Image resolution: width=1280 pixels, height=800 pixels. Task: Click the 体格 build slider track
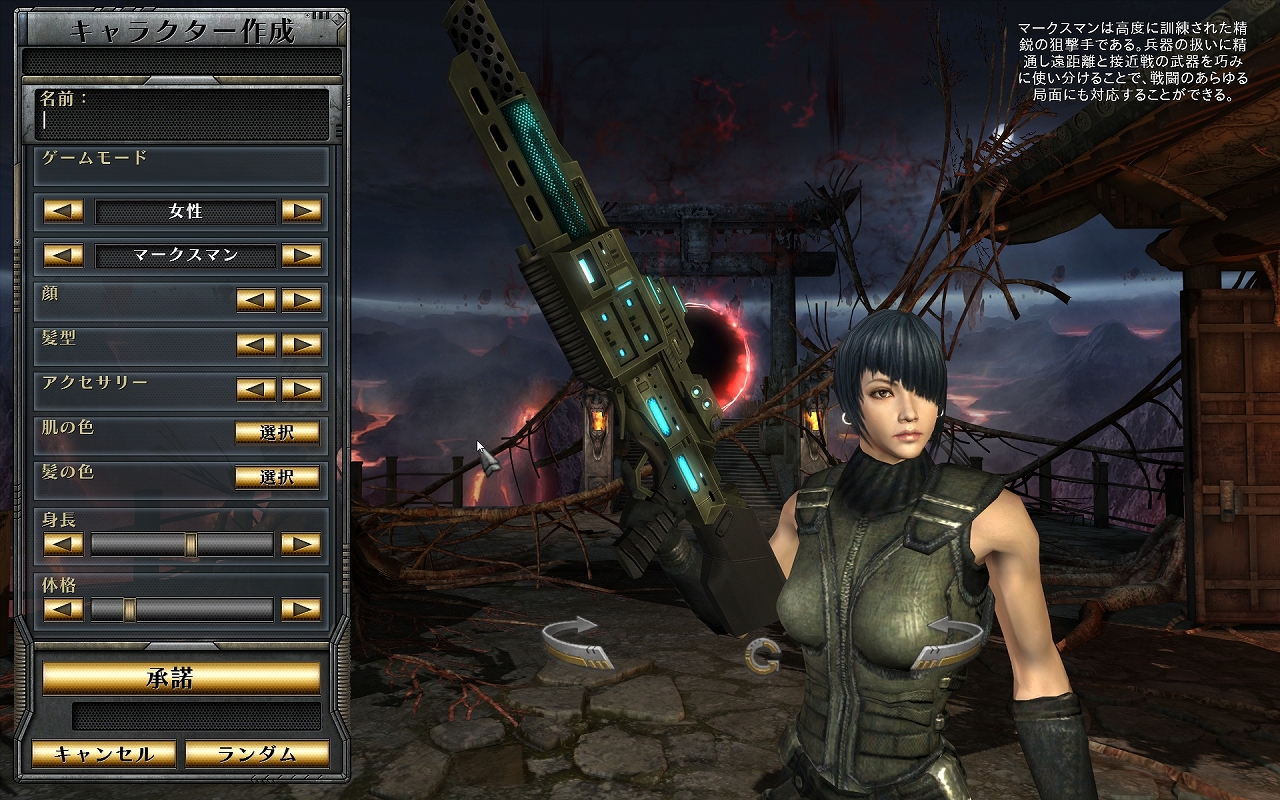pos(182,609)
